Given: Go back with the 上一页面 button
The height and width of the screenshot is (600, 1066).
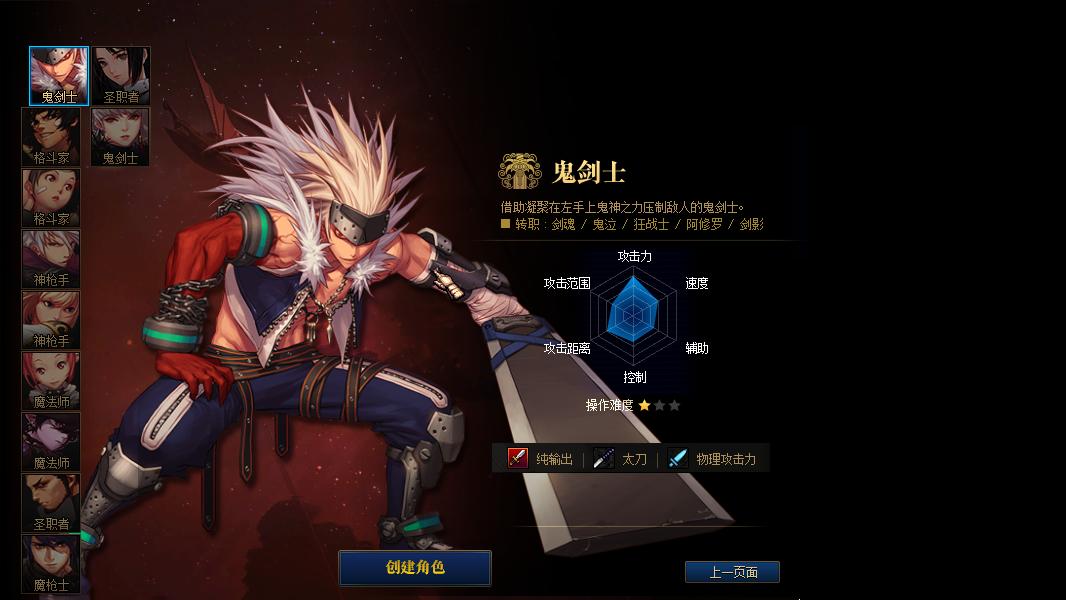Looking at the screenshot, I should [732, 572].
